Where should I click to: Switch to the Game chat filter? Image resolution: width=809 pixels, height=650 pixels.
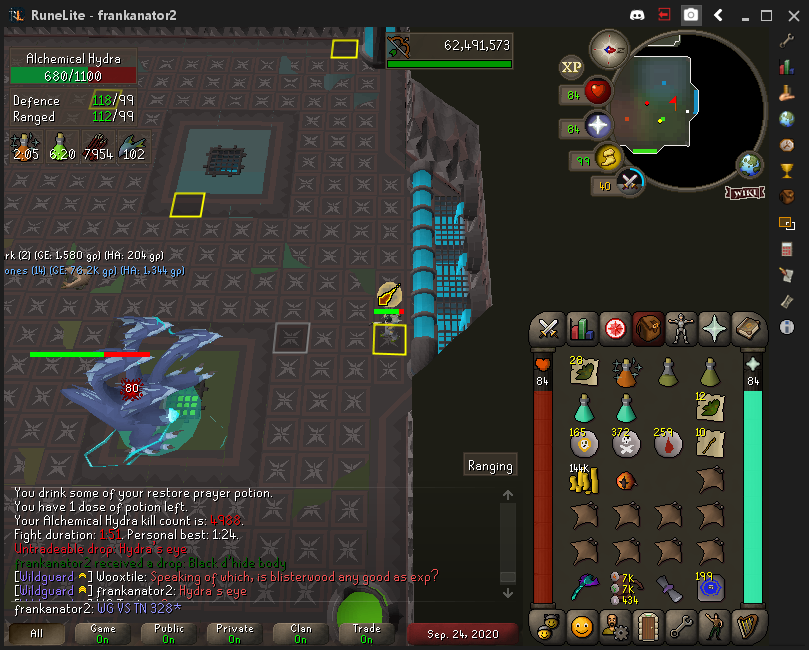click(x=103, y=634)
